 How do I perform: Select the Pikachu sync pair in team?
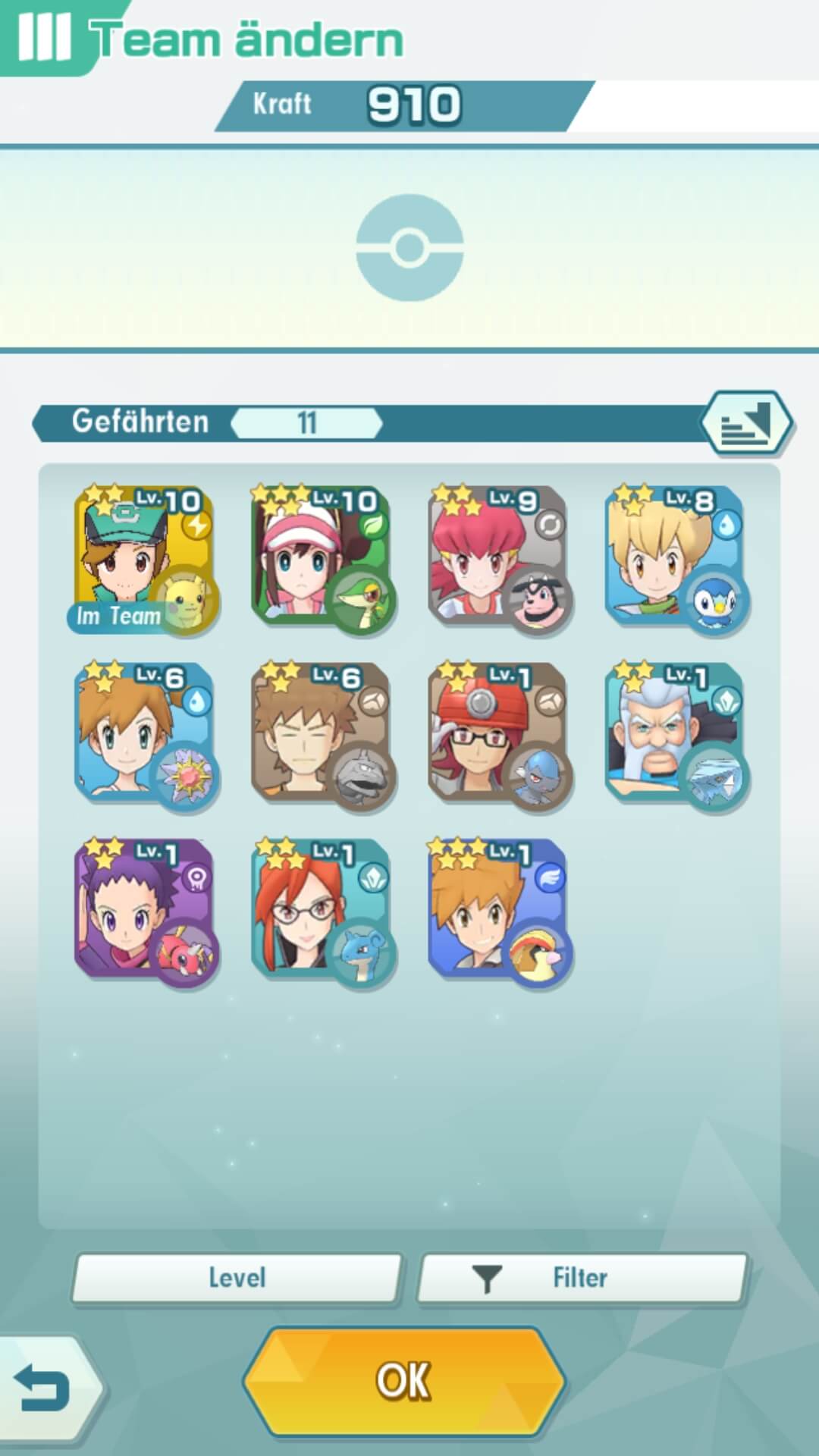point(143,558)
